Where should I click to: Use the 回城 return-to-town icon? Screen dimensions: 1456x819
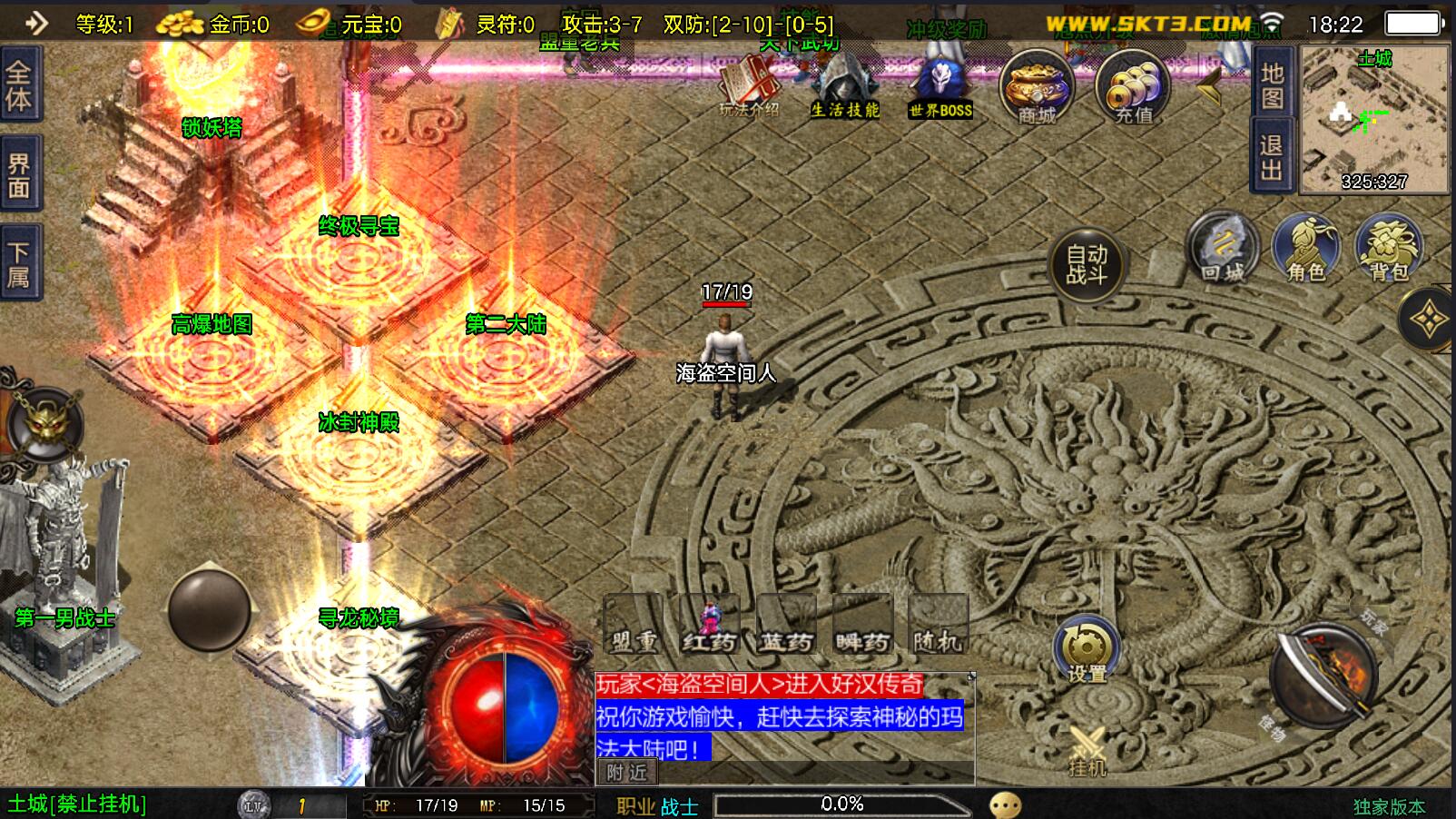click(x=1223, y=248)
